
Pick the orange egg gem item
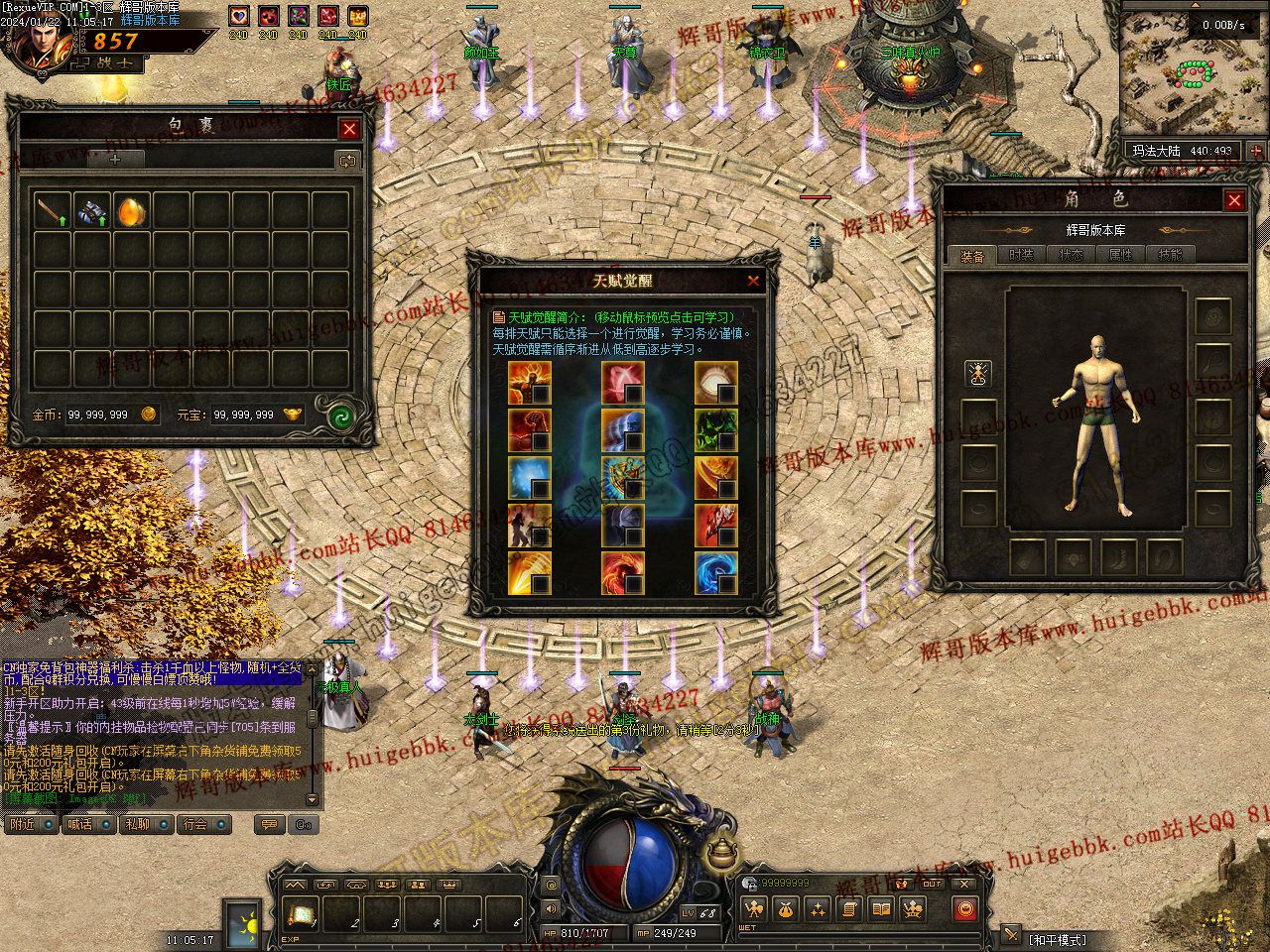click(x=132, y=211)
